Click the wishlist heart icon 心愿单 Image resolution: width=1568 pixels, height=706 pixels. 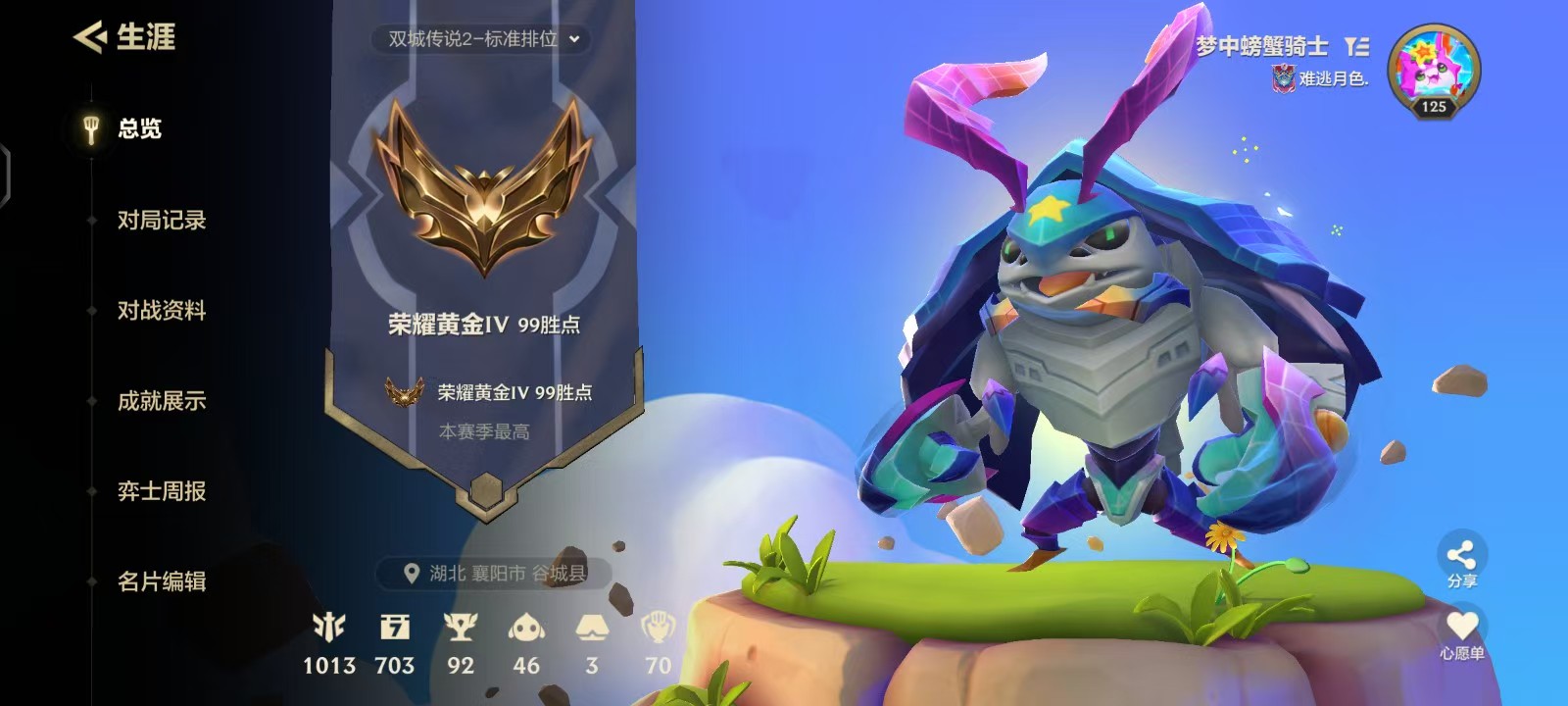[1462, 625]
